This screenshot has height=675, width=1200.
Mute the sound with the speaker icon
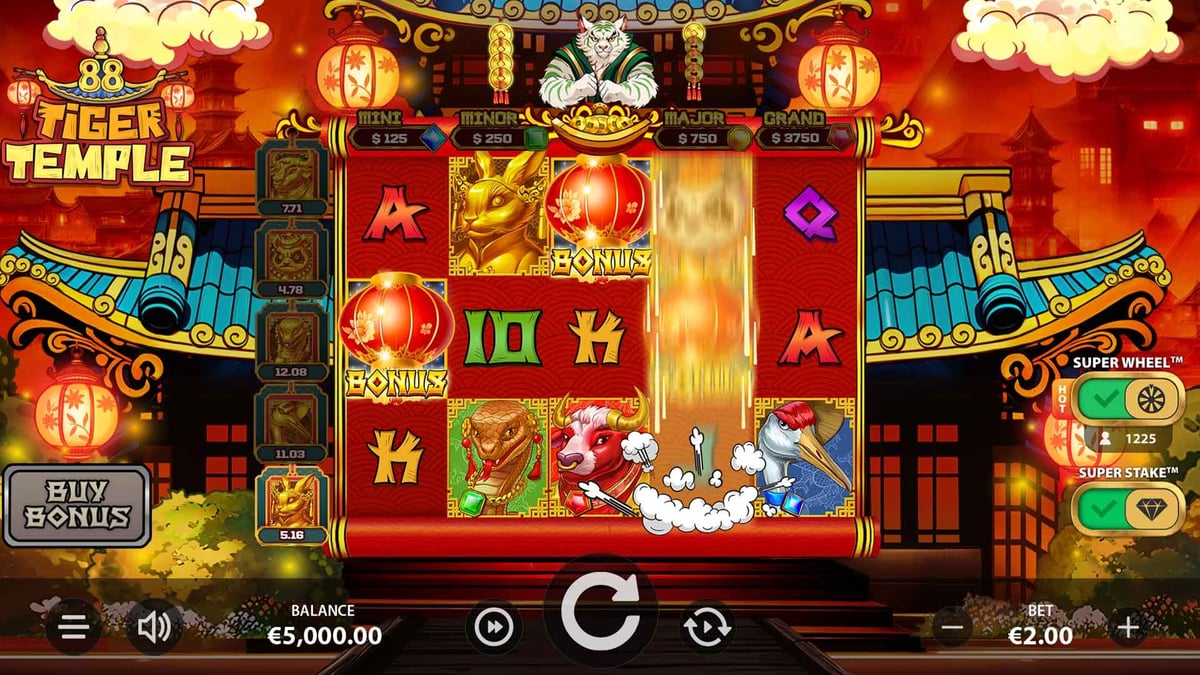coord(154,627)
